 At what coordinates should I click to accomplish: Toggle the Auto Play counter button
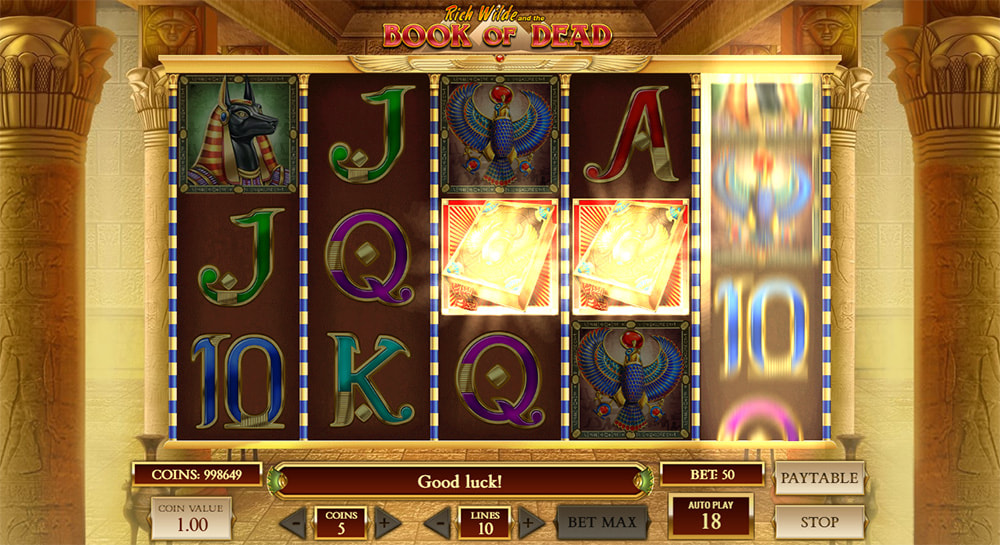coord(711,516)
